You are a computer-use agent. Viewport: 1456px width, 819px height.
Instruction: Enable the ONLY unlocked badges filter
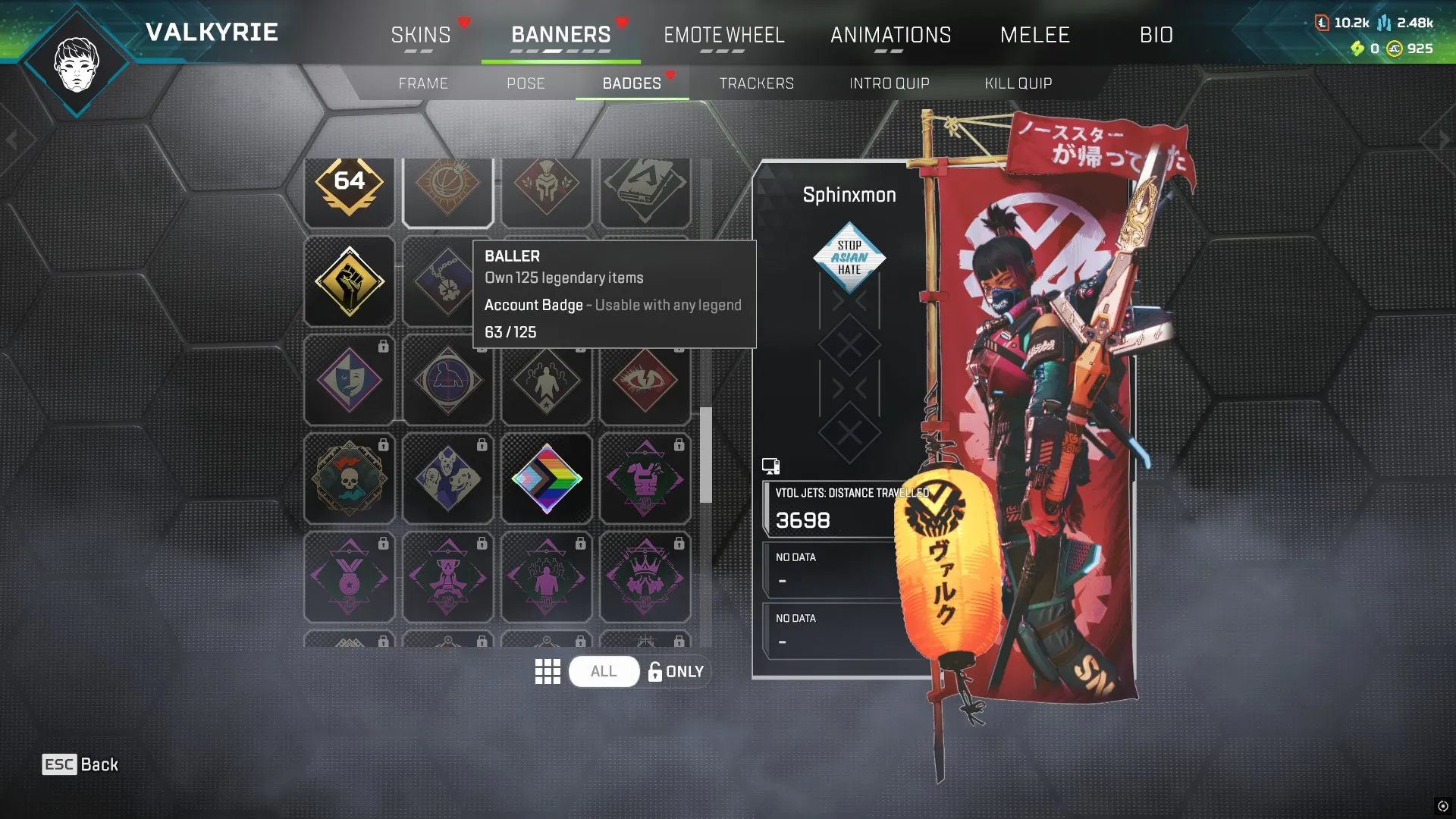click(675, 671)
